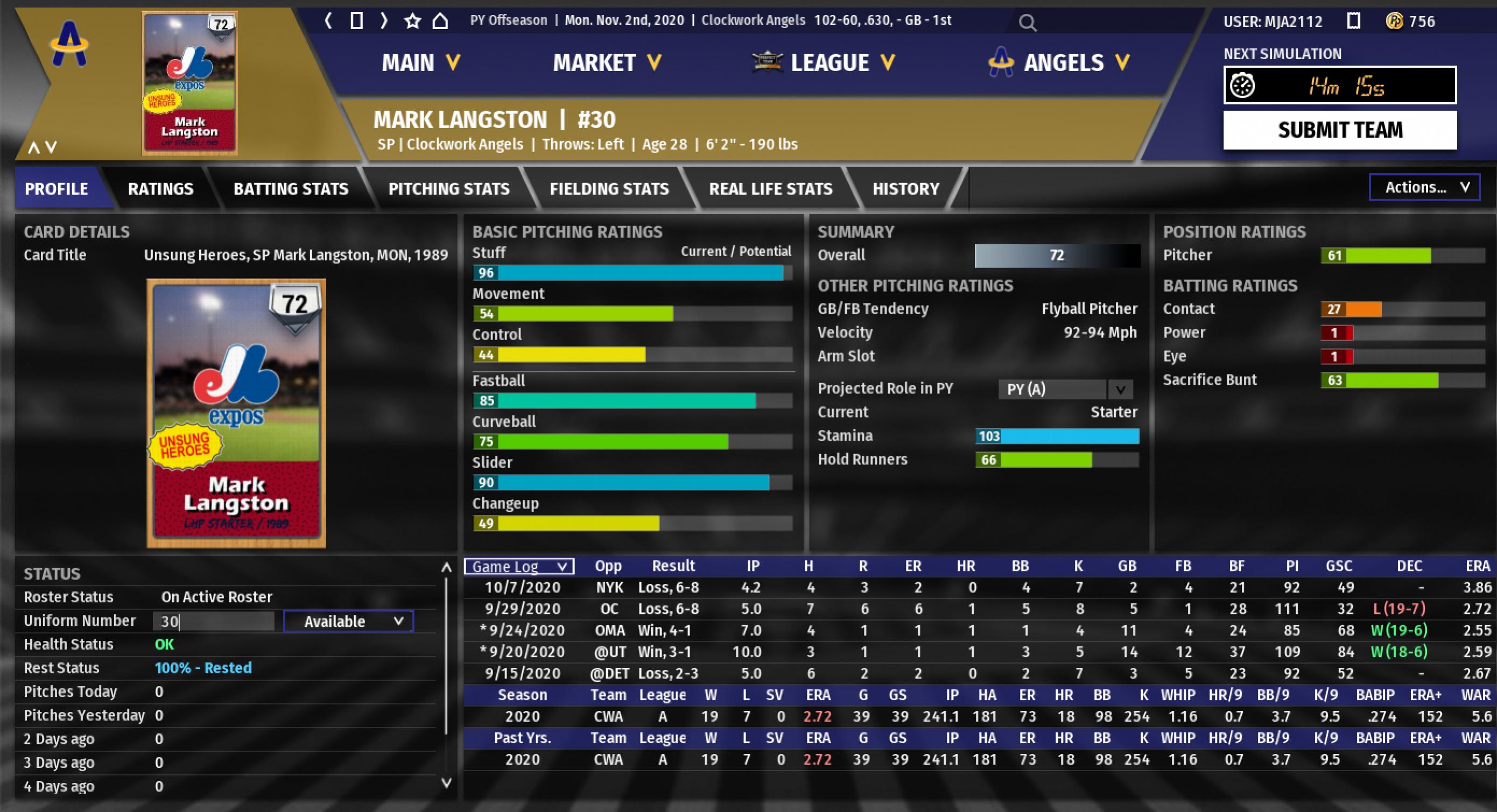Open the HISTORY tab

click(905, 189)
